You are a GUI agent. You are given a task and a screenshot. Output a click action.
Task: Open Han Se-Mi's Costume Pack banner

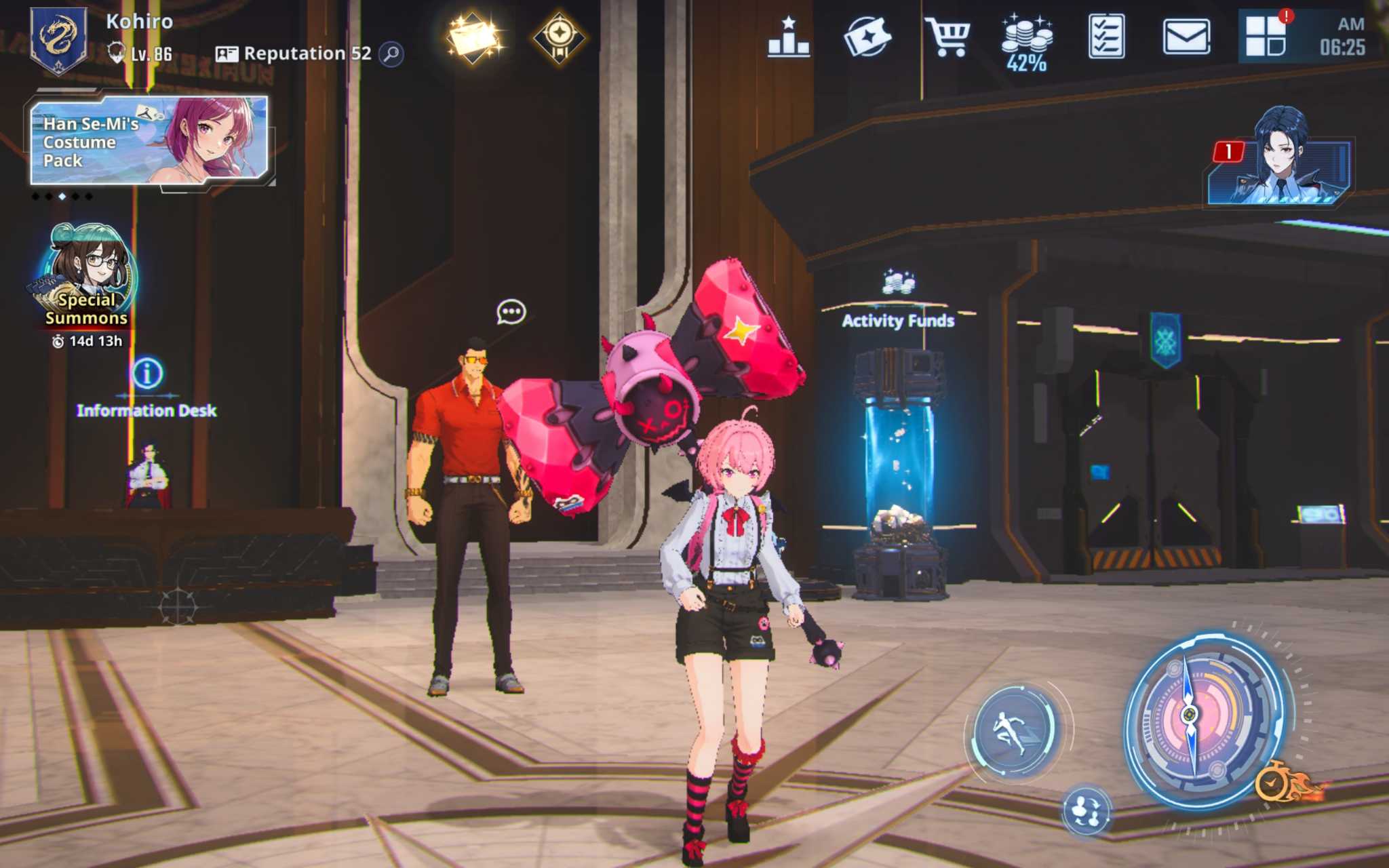click(x=149, y=141)
